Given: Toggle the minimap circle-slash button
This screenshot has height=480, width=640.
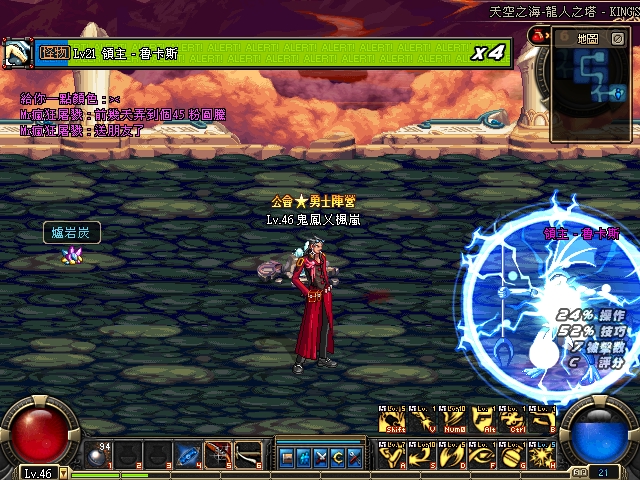Looking at the screenshot, I should coord(618,38).
